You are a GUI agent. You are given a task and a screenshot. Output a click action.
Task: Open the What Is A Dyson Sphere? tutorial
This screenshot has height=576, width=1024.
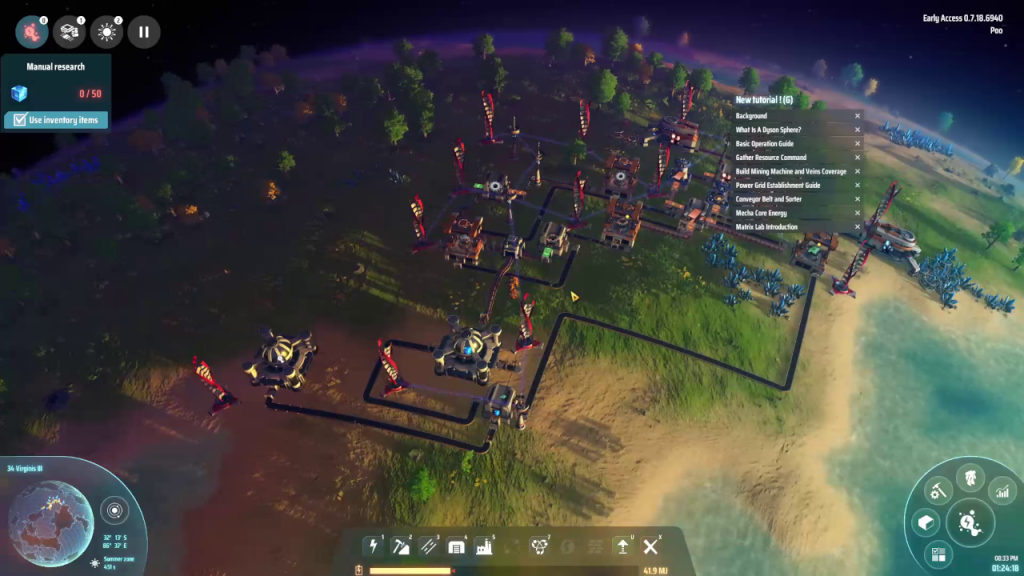pos(767,130)
